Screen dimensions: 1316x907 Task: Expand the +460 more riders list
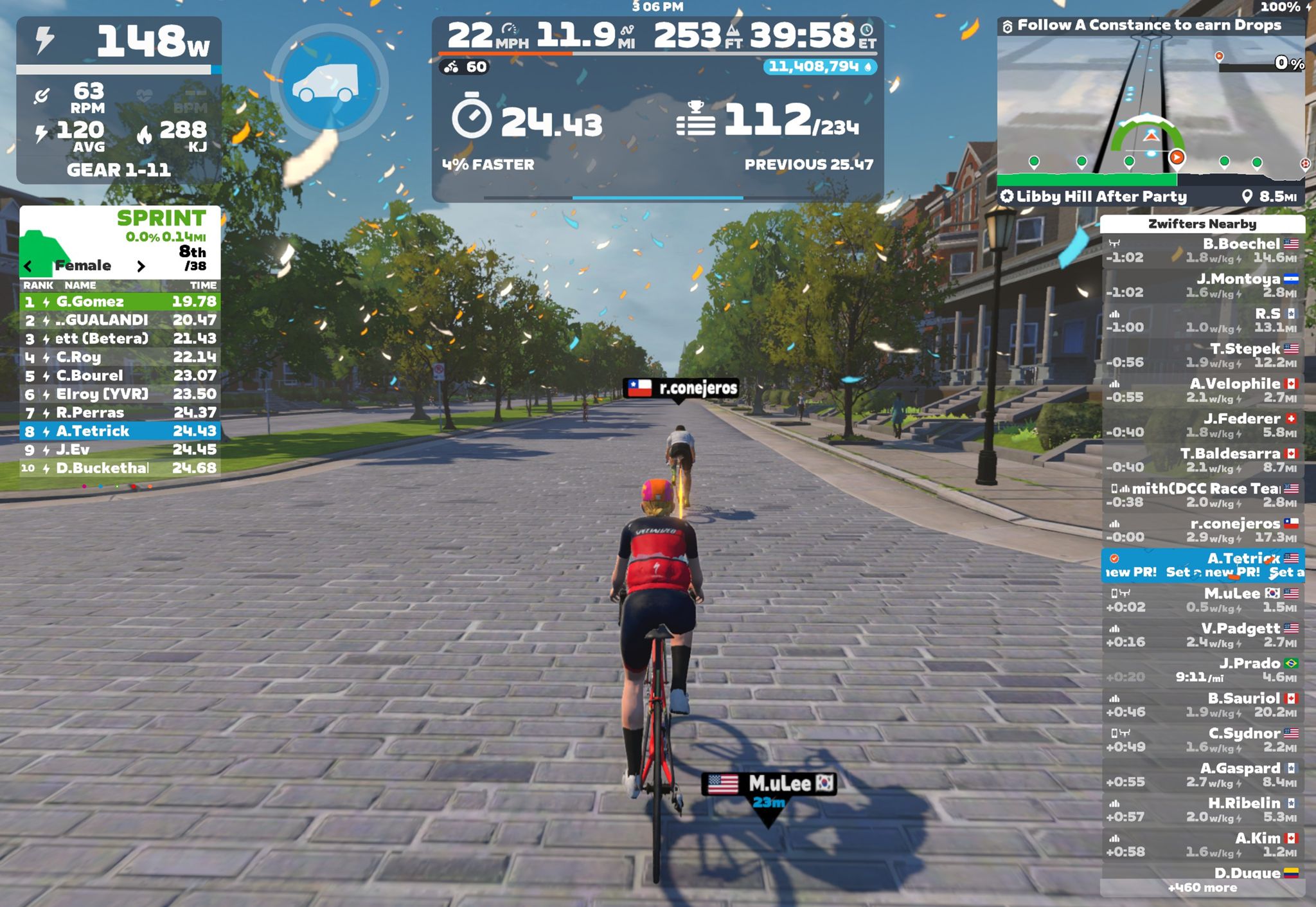[1202, 888]
